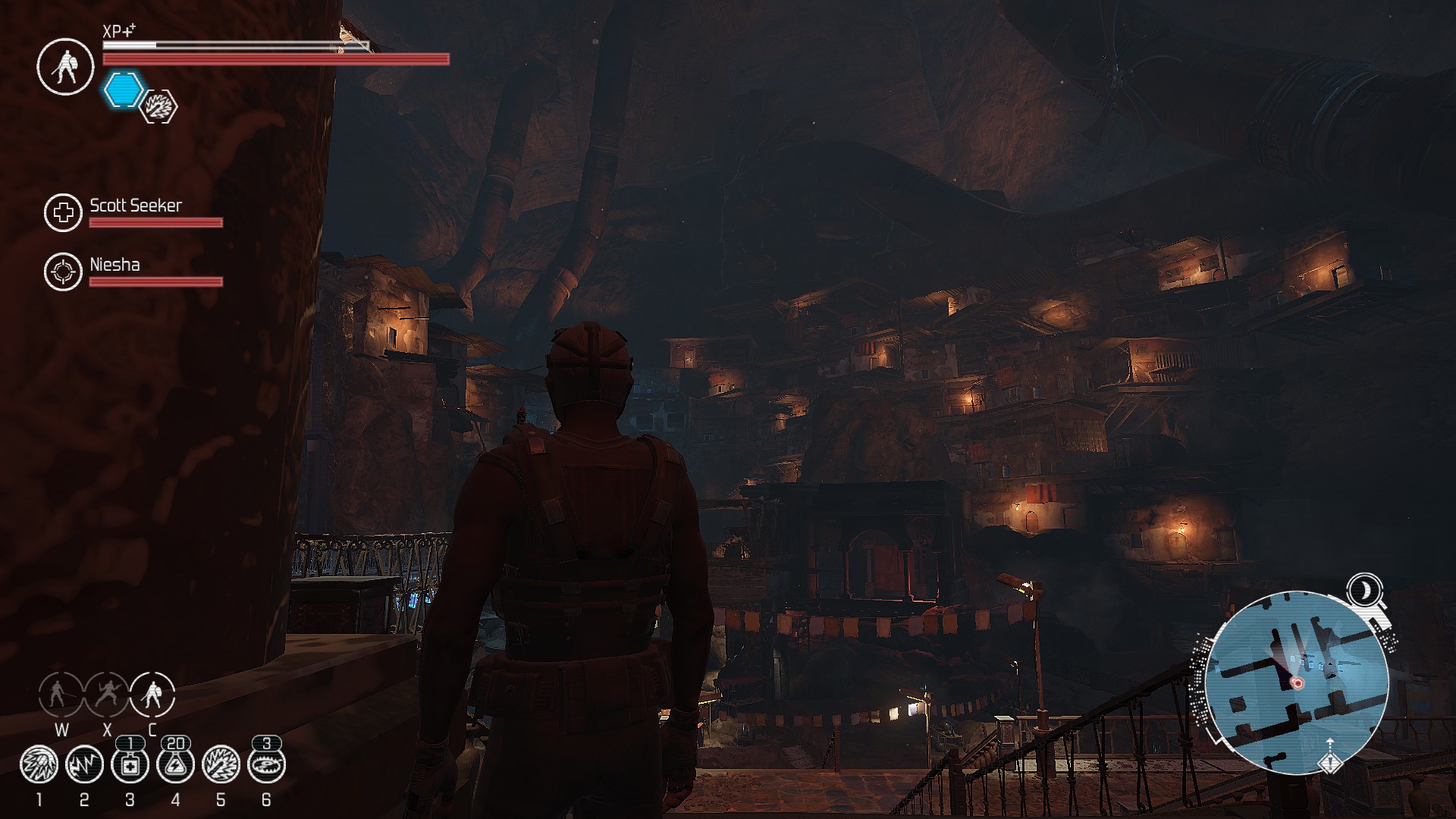Activate the electrified weapon ability in slot 5
Viewport: 1456px width, 819px height.
click(x=221, y=765)
